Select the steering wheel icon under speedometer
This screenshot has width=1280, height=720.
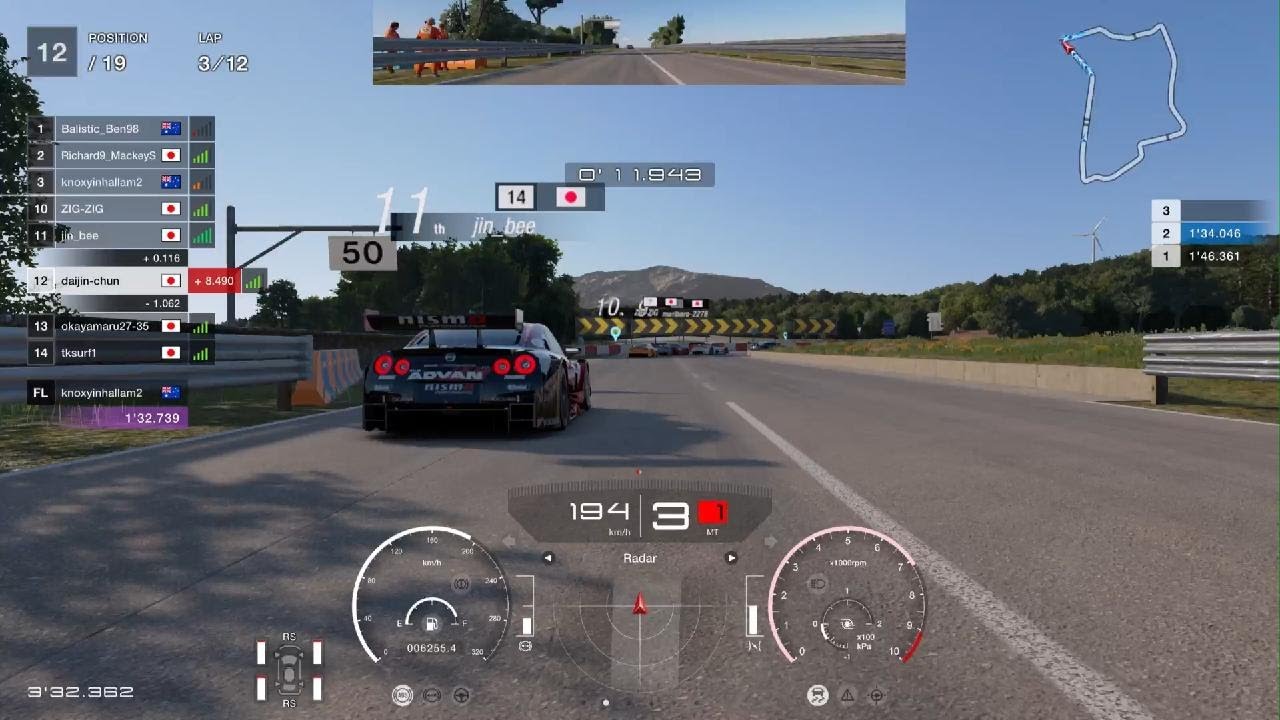tap(462, 696)
